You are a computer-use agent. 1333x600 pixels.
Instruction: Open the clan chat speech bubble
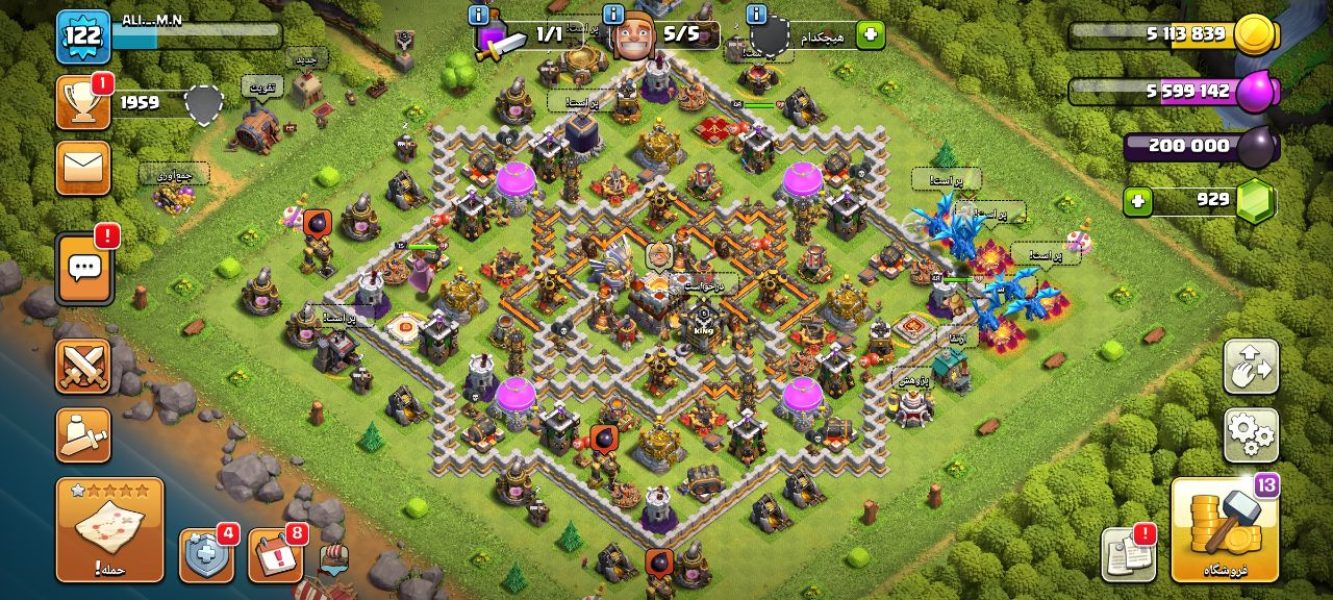coord(84,268)
